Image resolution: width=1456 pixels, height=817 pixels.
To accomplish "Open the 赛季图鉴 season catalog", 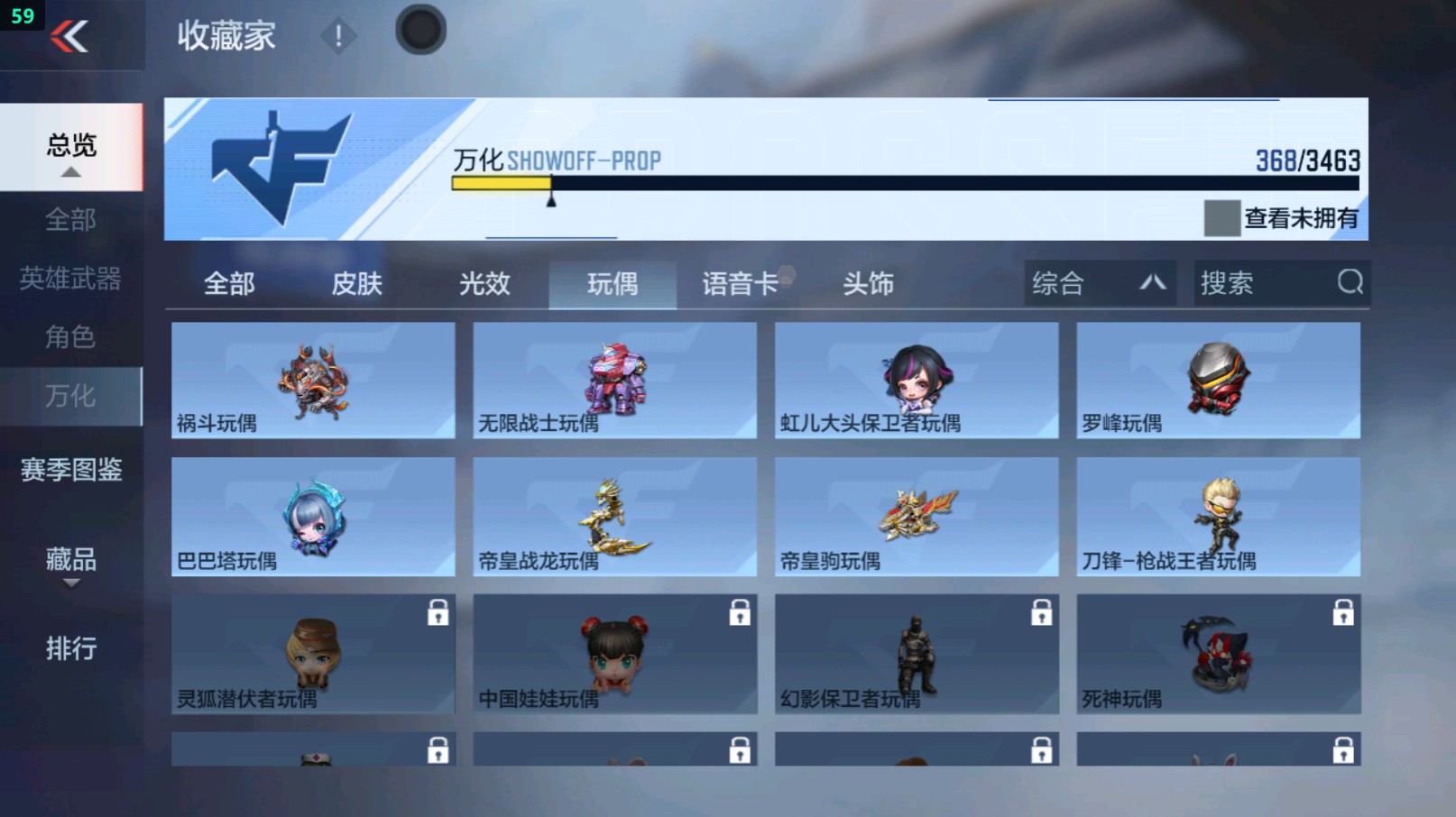I will [70, 470].
